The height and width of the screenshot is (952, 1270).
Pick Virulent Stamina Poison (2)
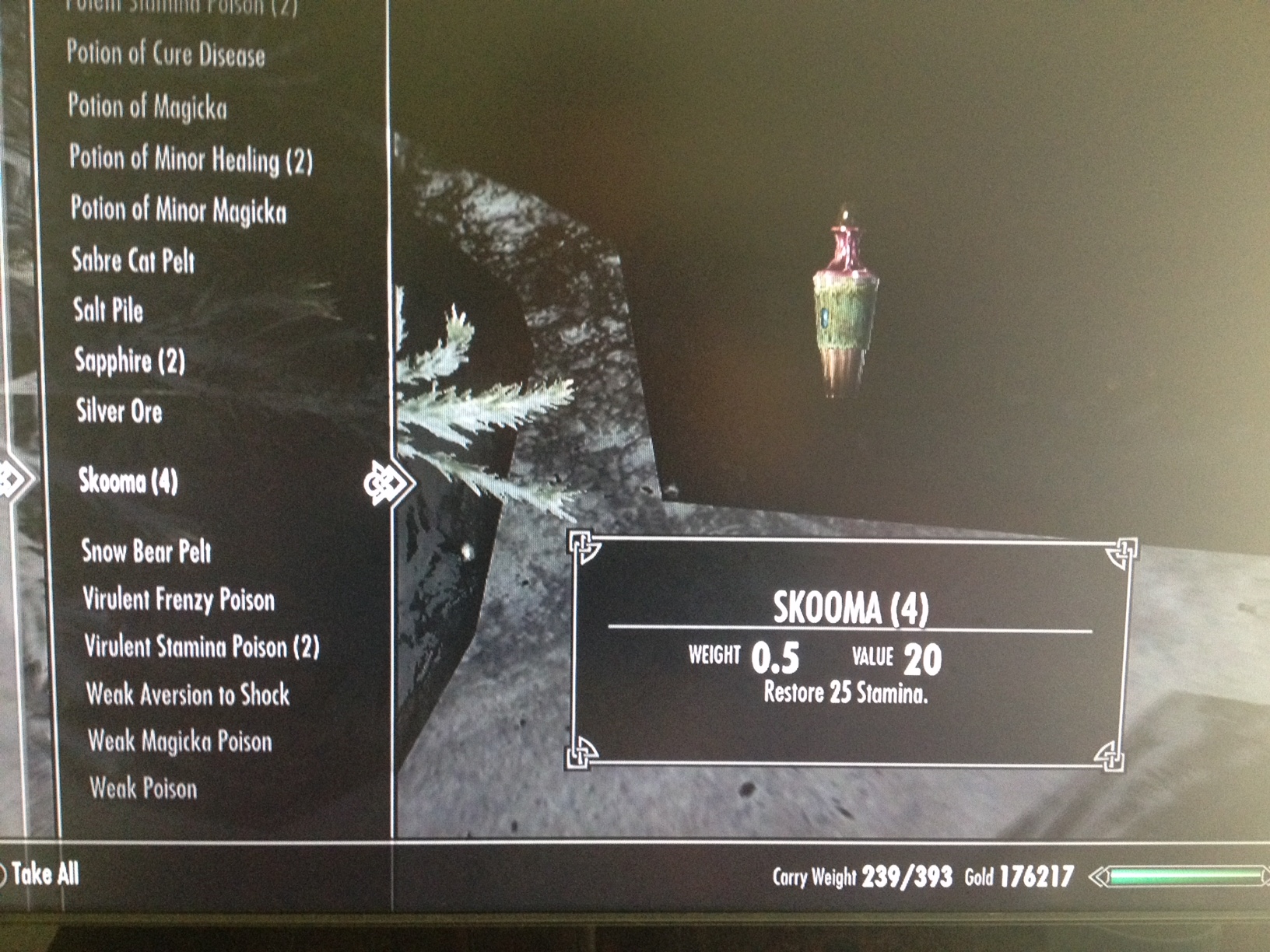click(x=202, y=646)
